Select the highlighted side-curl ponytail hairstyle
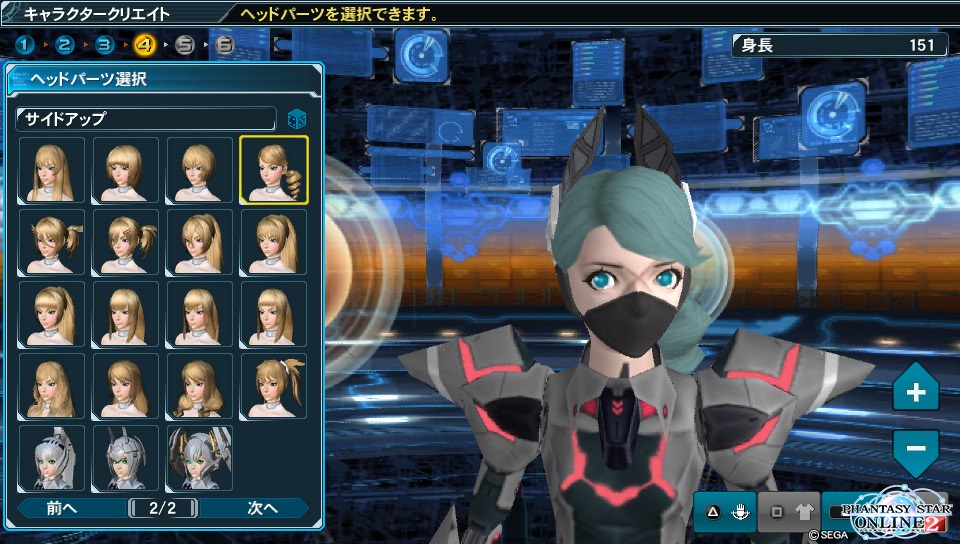This screenshot has width=960, height=544. click(x=274, y=170)
